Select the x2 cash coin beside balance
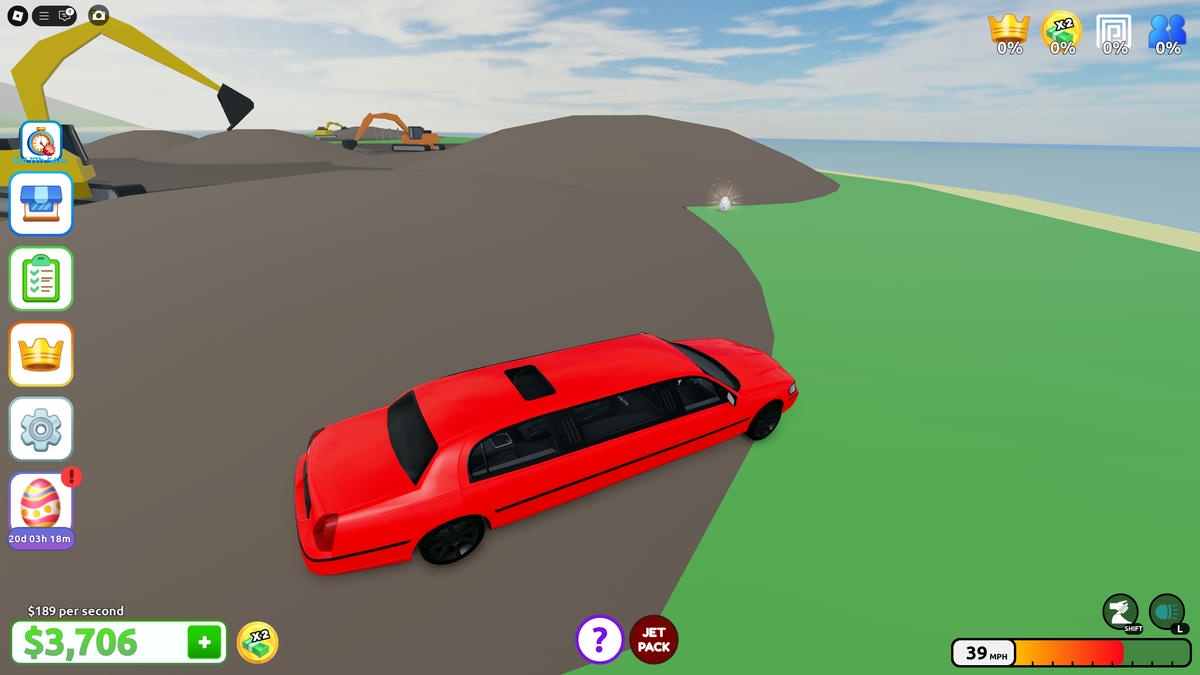1200x675 pixels. (x=257, y=642)
